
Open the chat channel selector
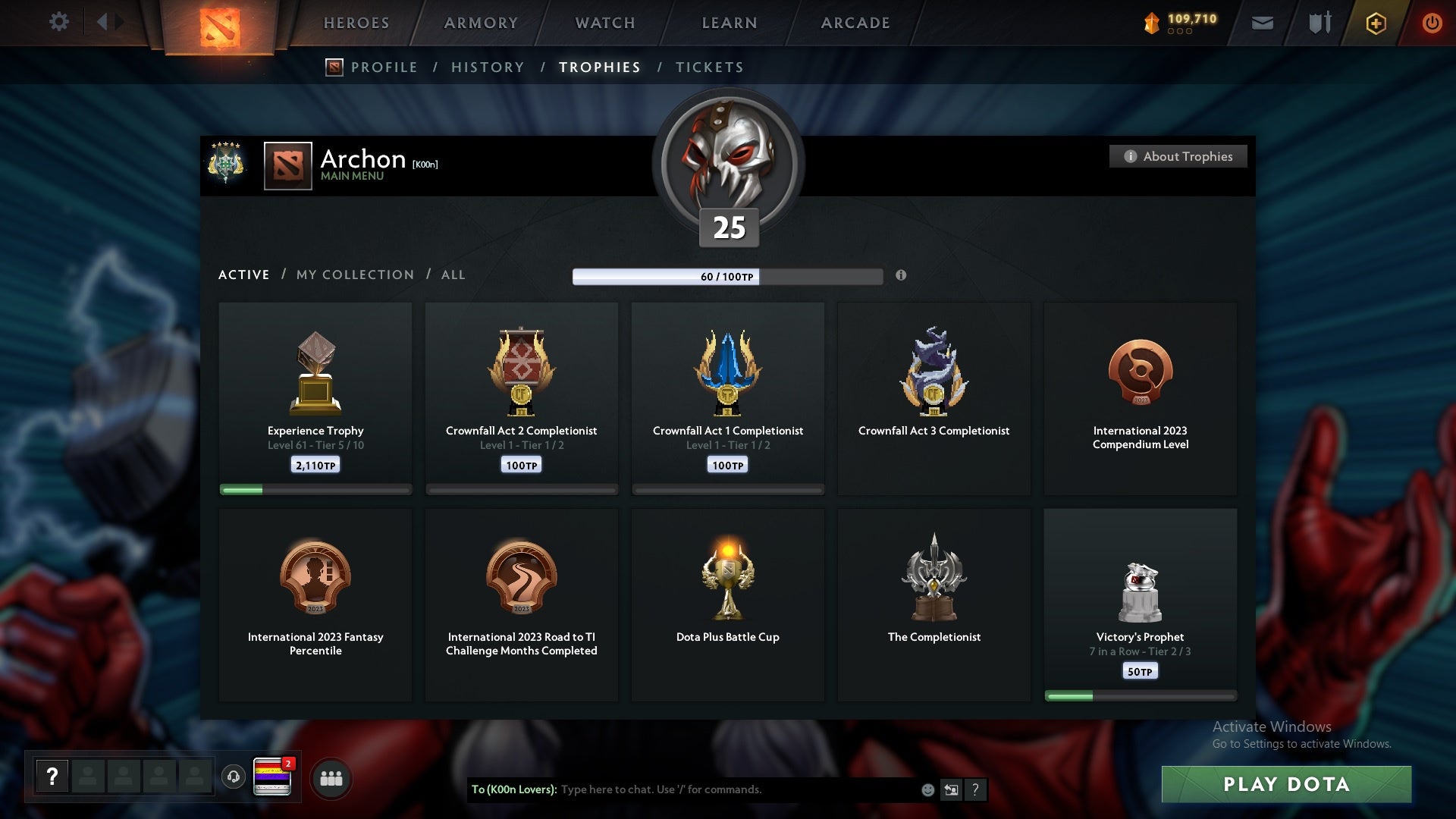952,789
